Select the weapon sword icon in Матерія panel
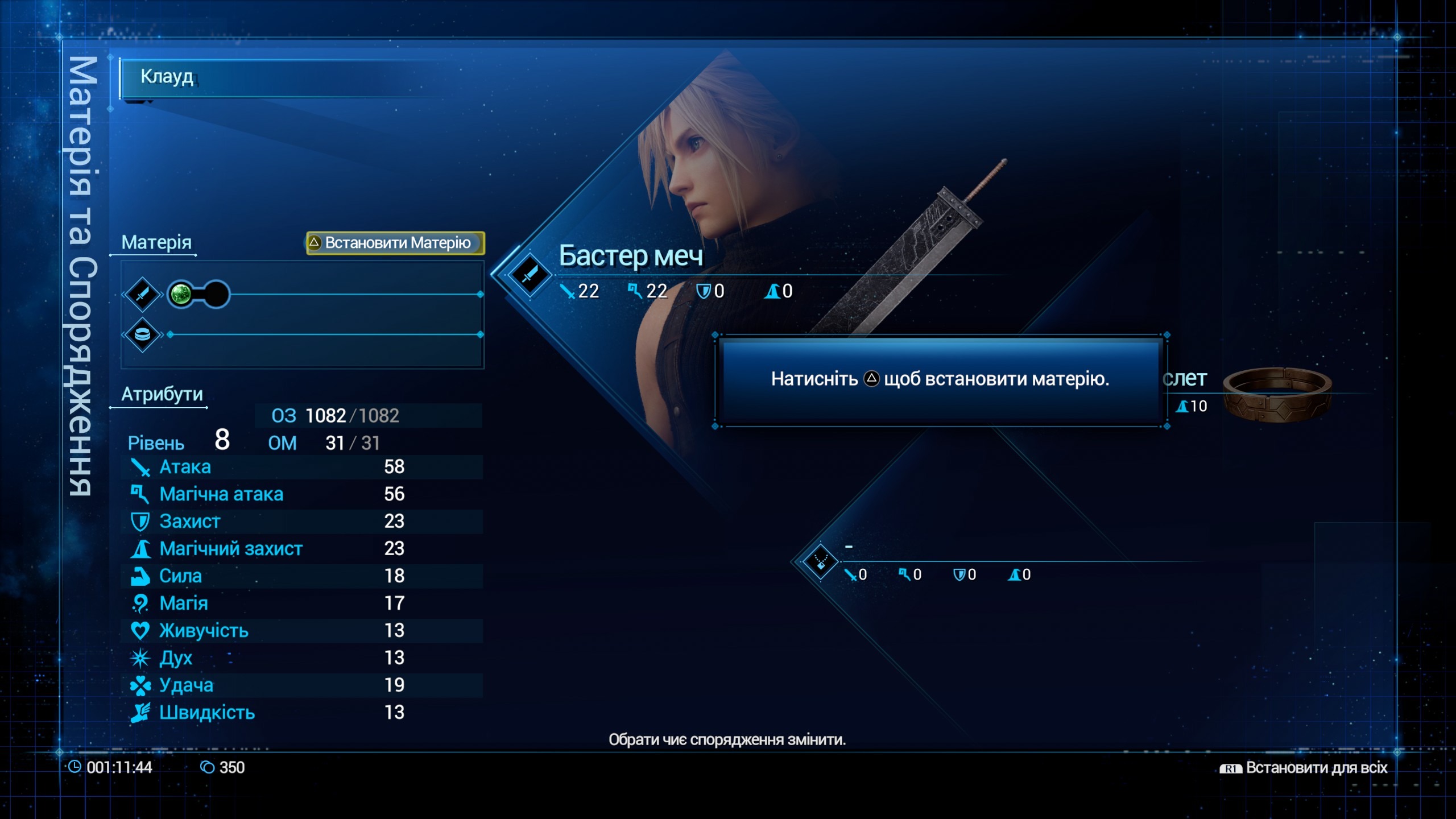This screenshot has height=819, width=1456. [x=142, y=294]
